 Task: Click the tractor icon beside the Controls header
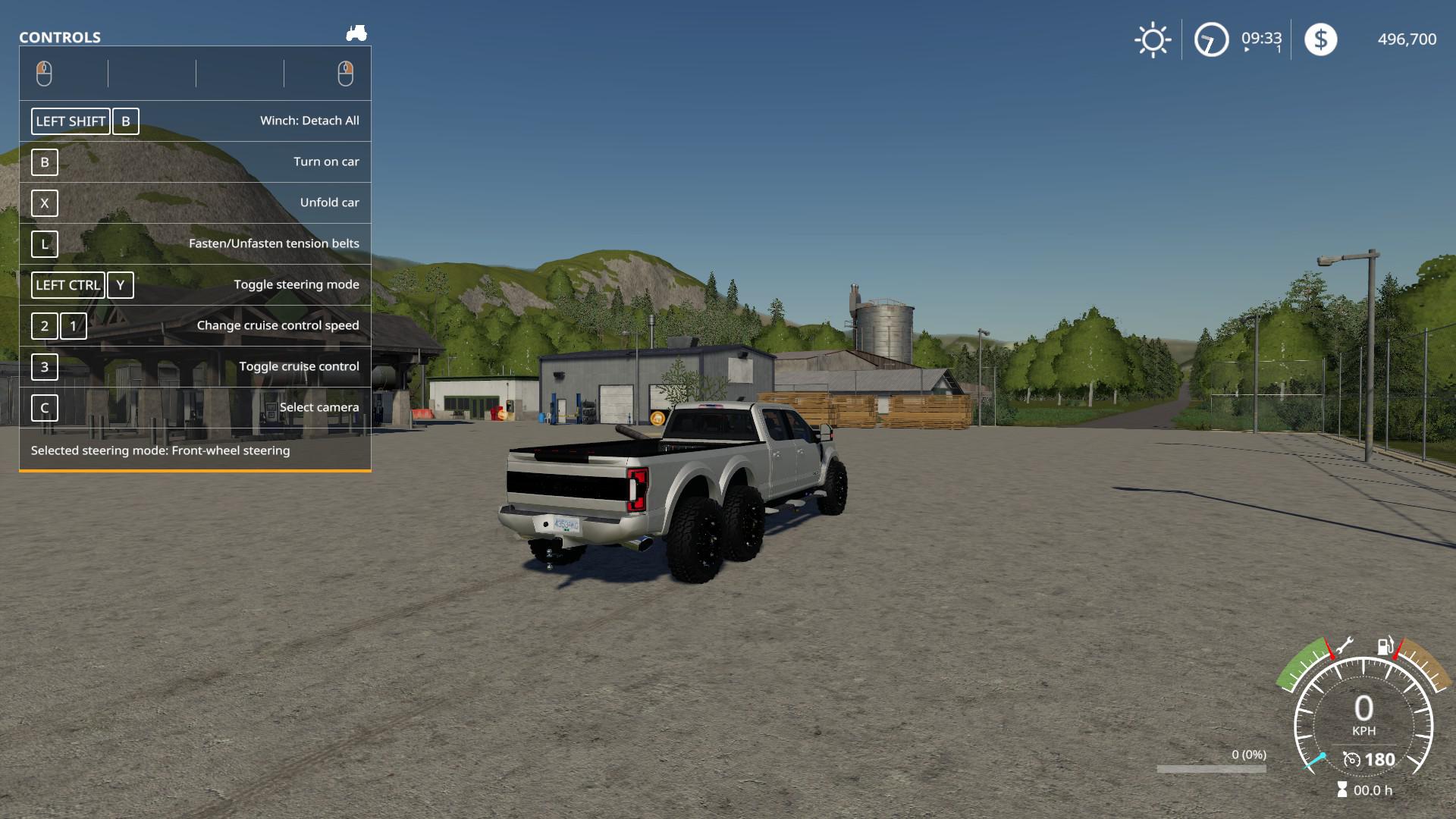pos(356,33)
